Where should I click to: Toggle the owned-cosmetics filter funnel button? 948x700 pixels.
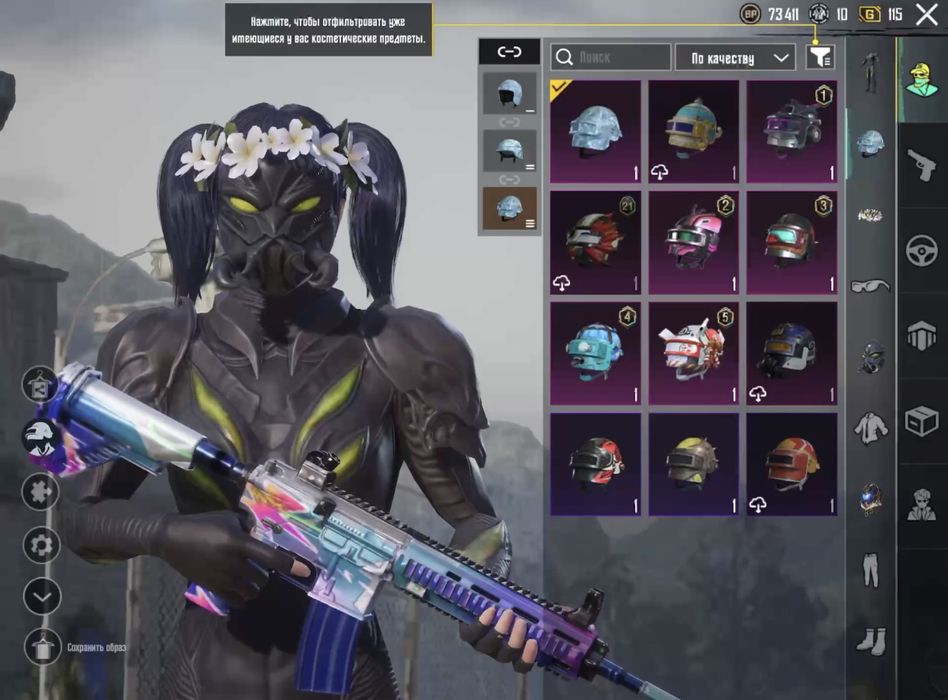pyautogui.click(x=819, y=57)
